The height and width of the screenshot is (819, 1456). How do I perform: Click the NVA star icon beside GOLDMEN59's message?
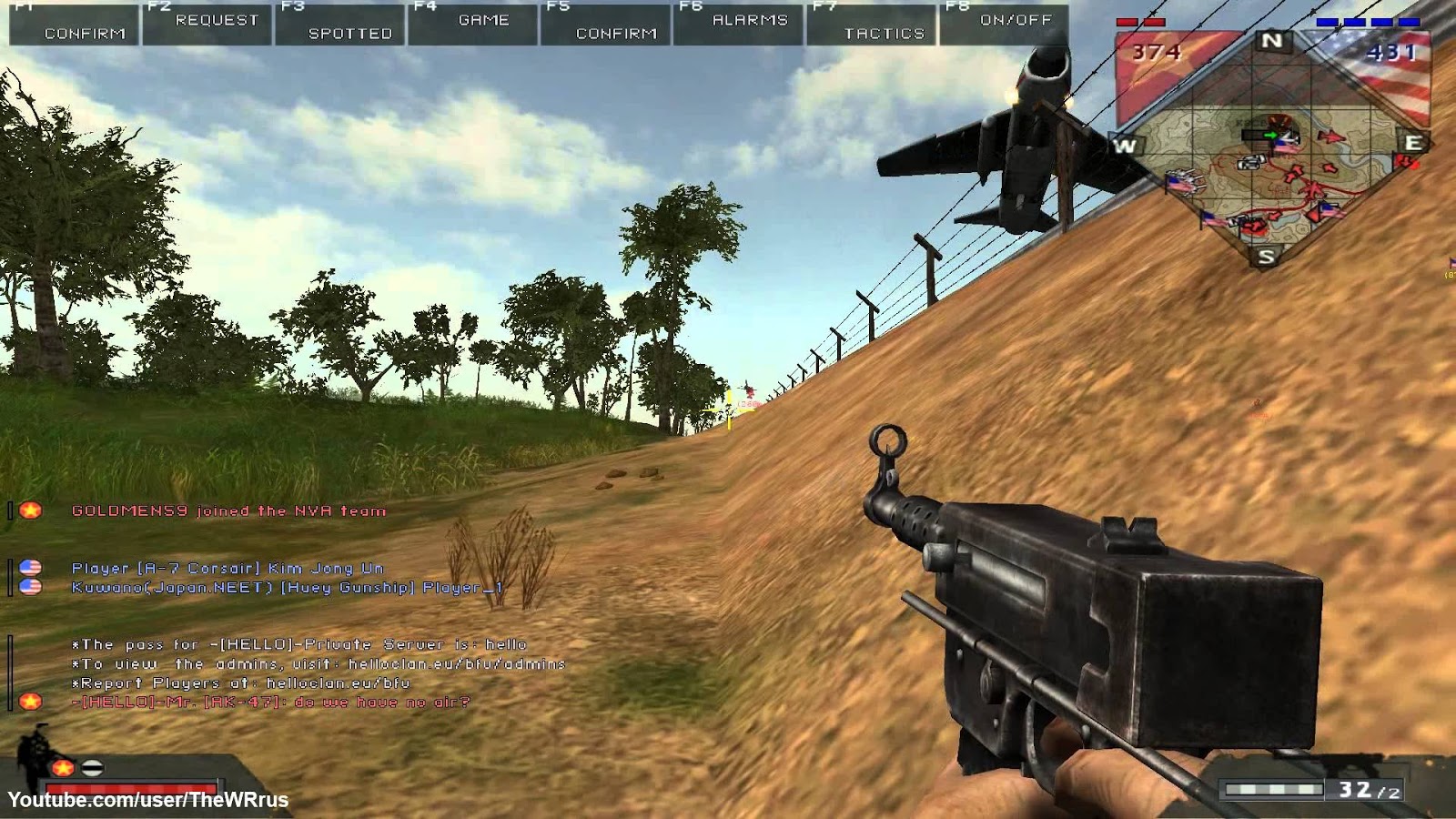[31, 511]
